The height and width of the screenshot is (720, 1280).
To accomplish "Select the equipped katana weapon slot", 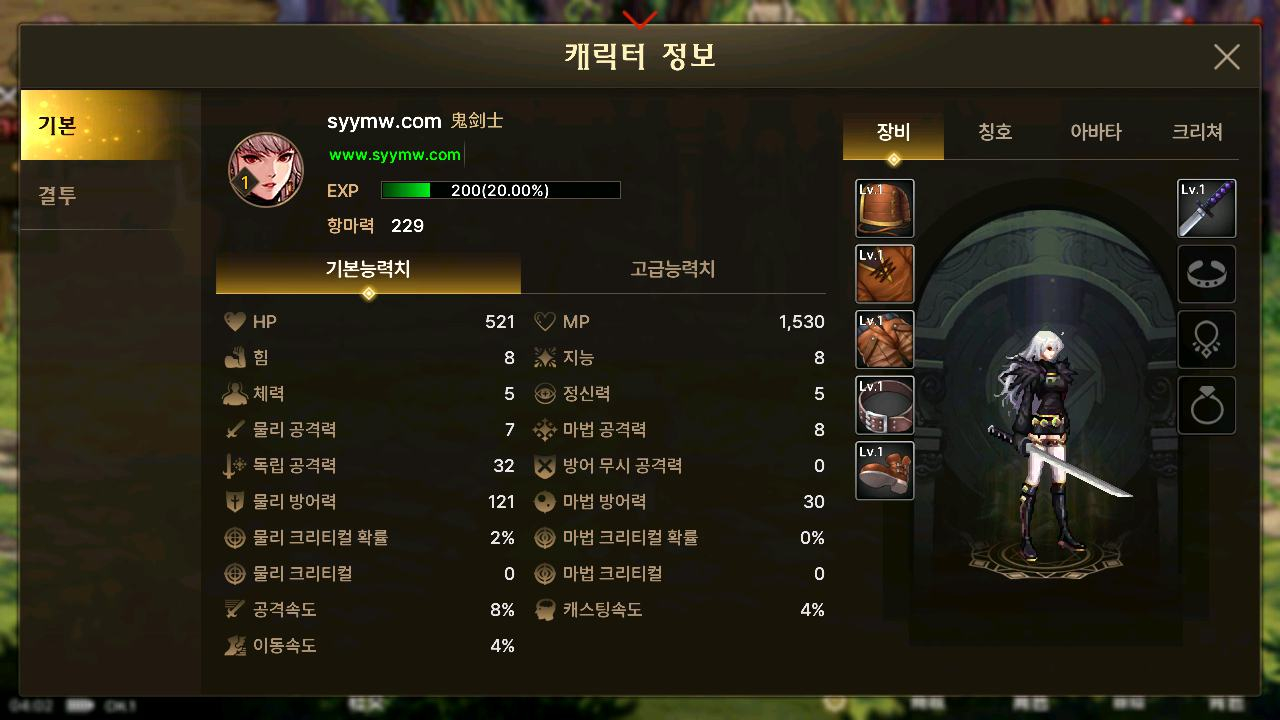I will (1207, 208).
